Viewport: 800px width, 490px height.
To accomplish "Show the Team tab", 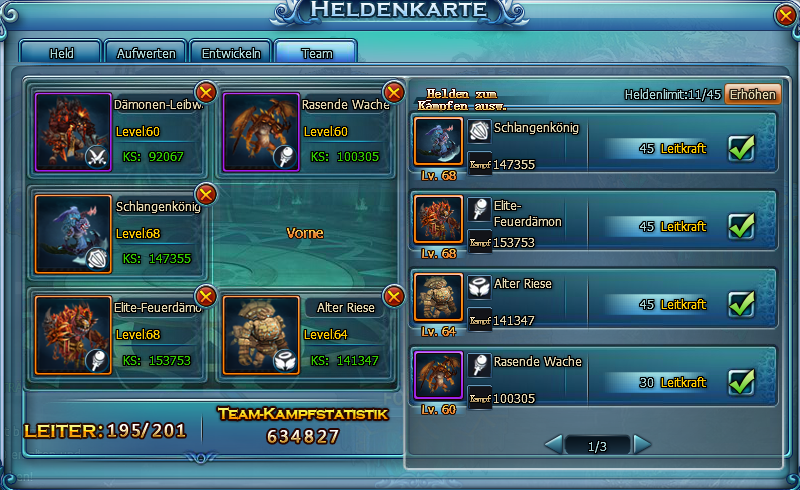I will tap(316, 52).
